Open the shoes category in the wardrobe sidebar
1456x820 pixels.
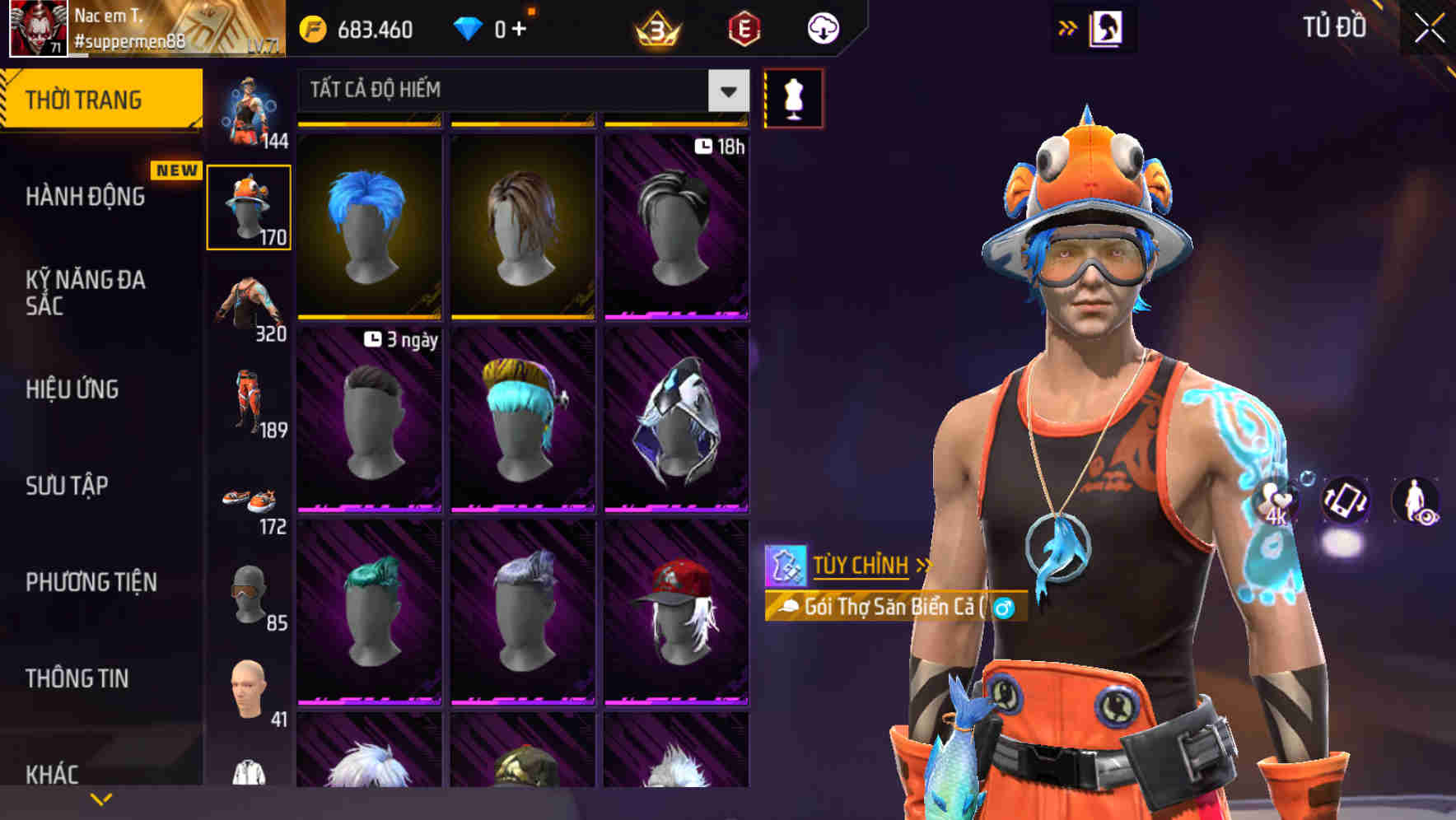point(250,500)
